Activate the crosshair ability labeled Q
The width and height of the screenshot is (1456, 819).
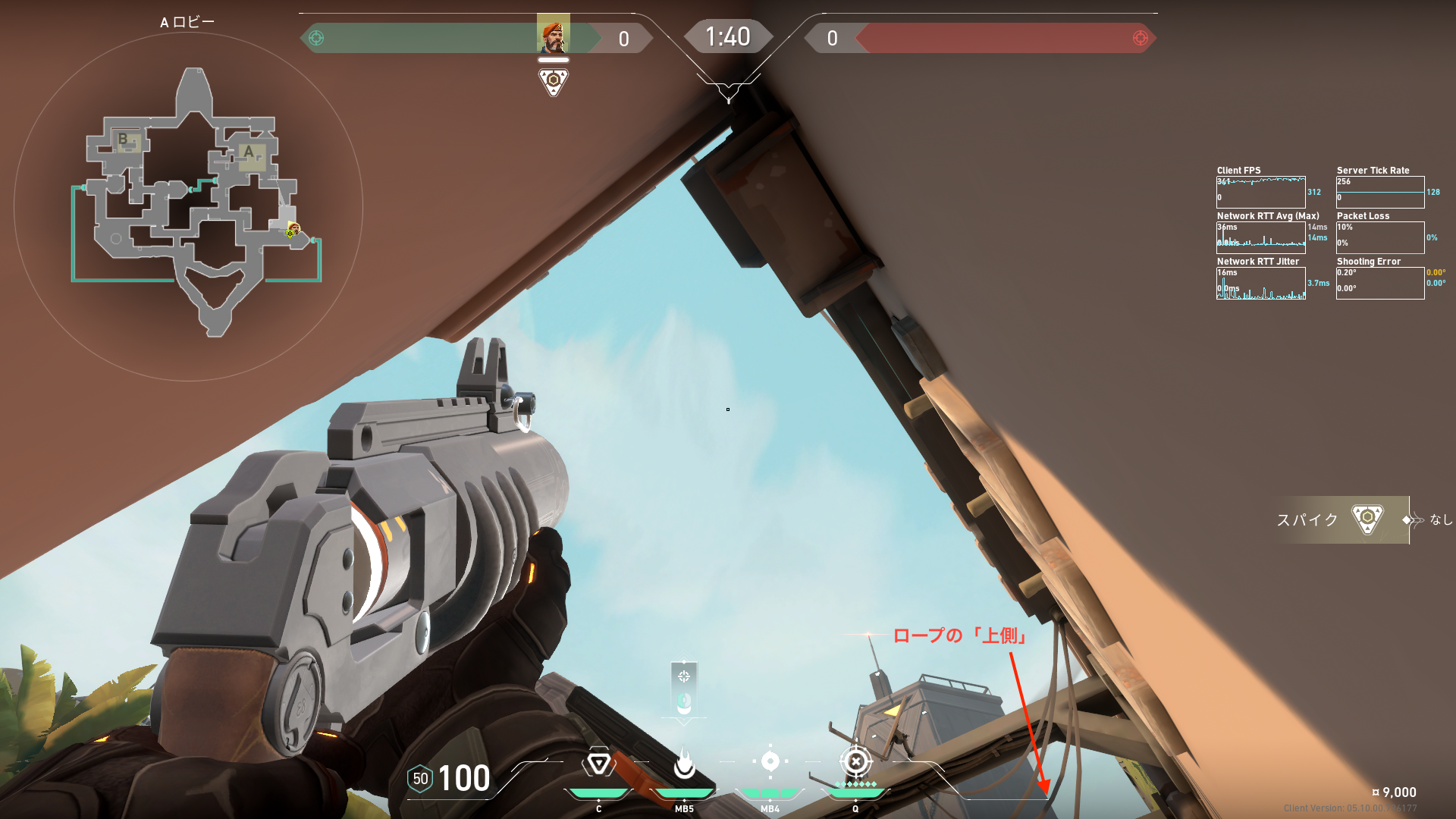[855, 761]
